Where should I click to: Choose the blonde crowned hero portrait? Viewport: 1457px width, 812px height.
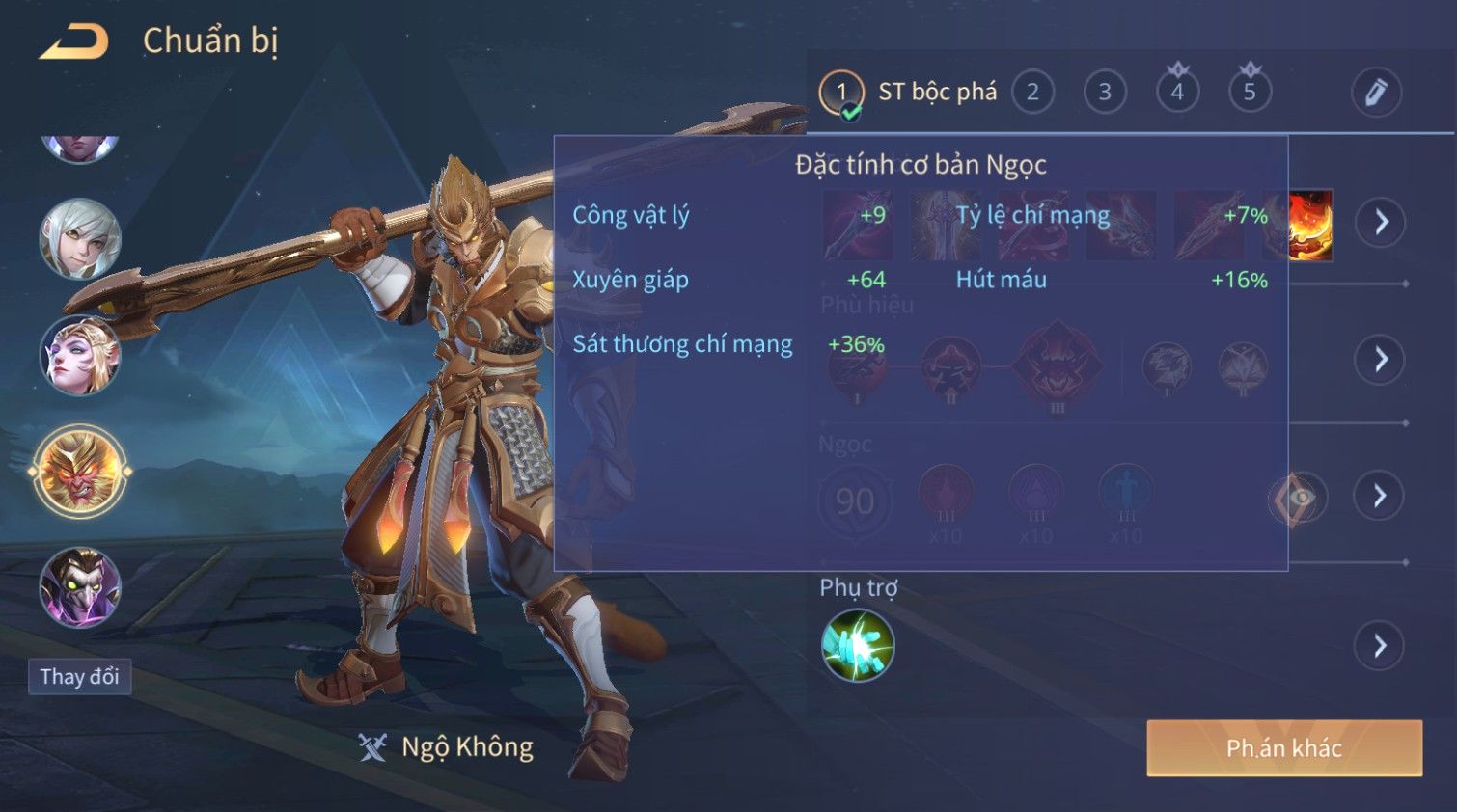pos(80,356)
